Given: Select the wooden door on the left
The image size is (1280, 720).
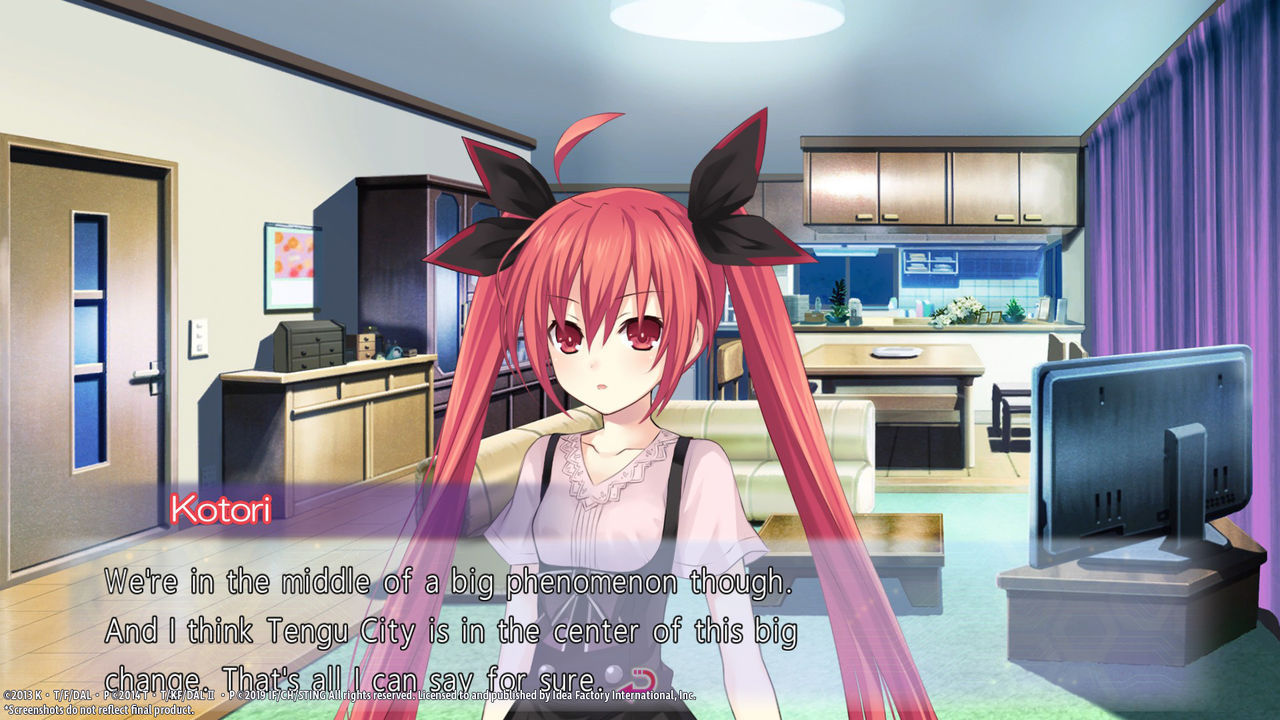Looking at the screenshot, I should (85, 330).
